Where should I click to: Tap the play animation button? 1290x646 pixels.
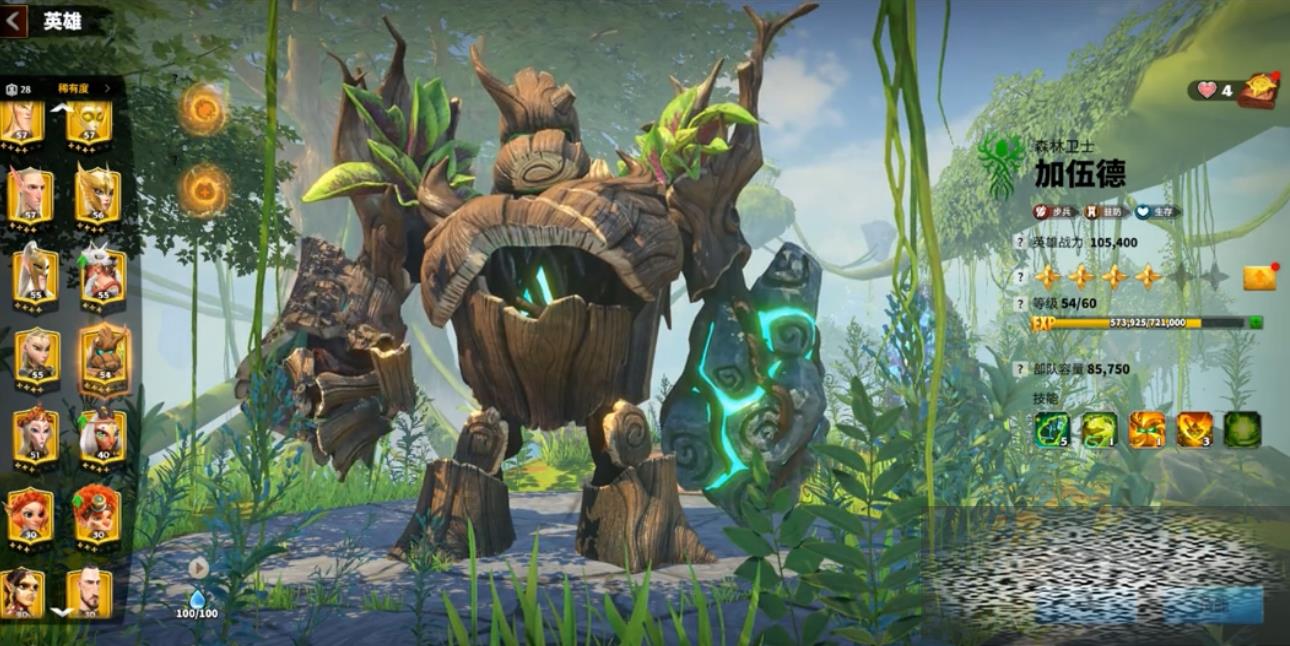[x=198, y=568]
